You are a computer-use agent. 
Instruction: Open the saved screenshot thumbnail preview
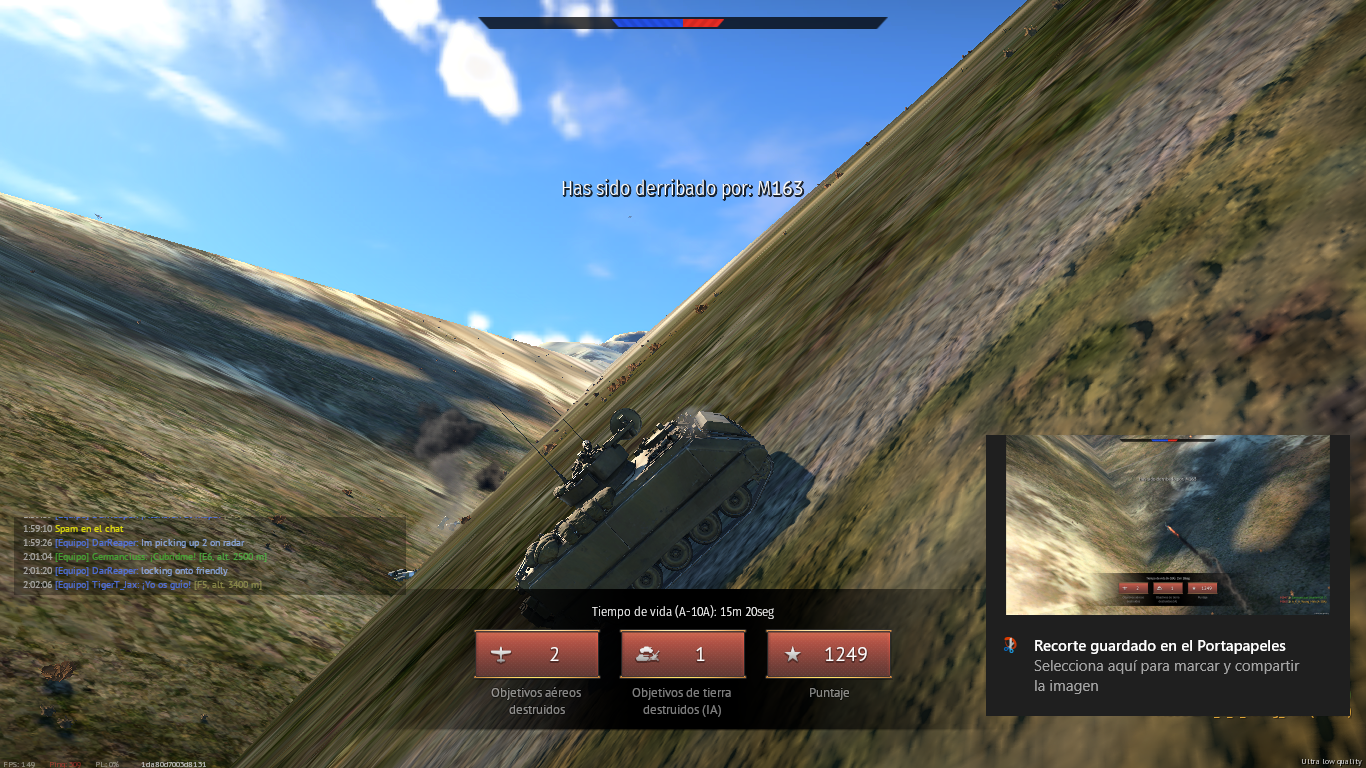[1168, 527]
